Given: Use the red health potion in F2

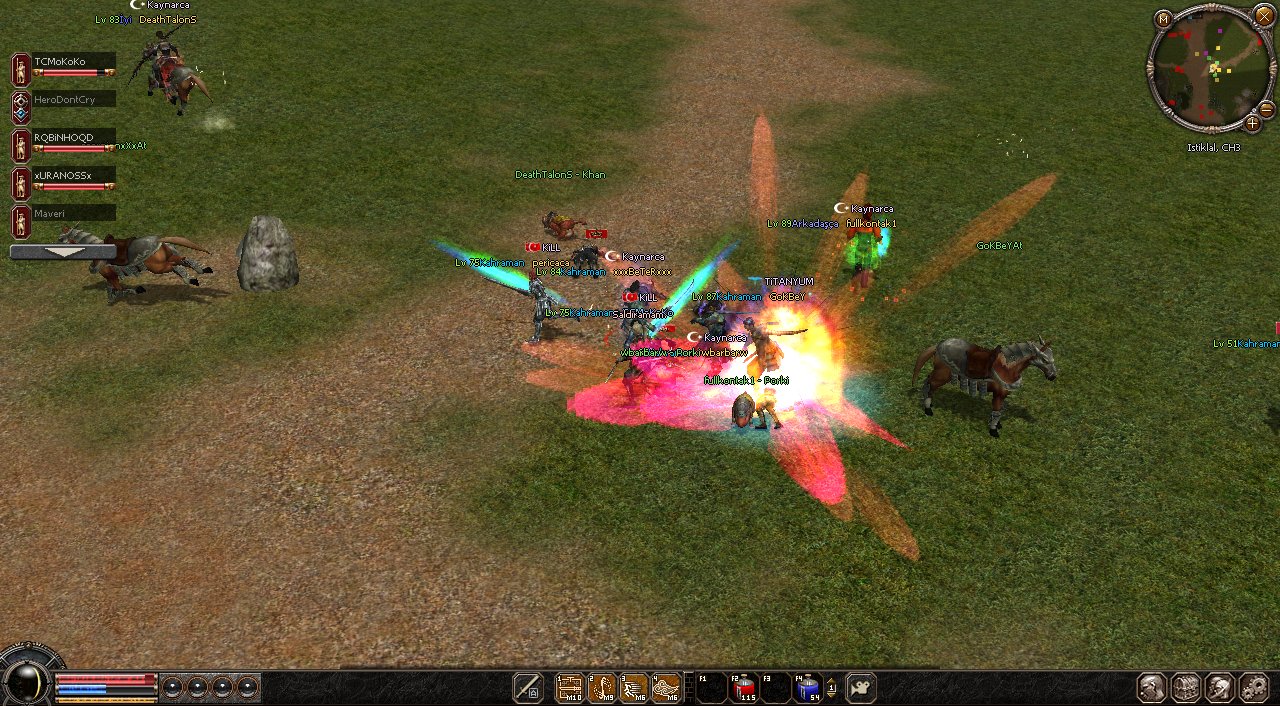Looking at the screenshot, I should pyautogui.click(x=743, y=688).
